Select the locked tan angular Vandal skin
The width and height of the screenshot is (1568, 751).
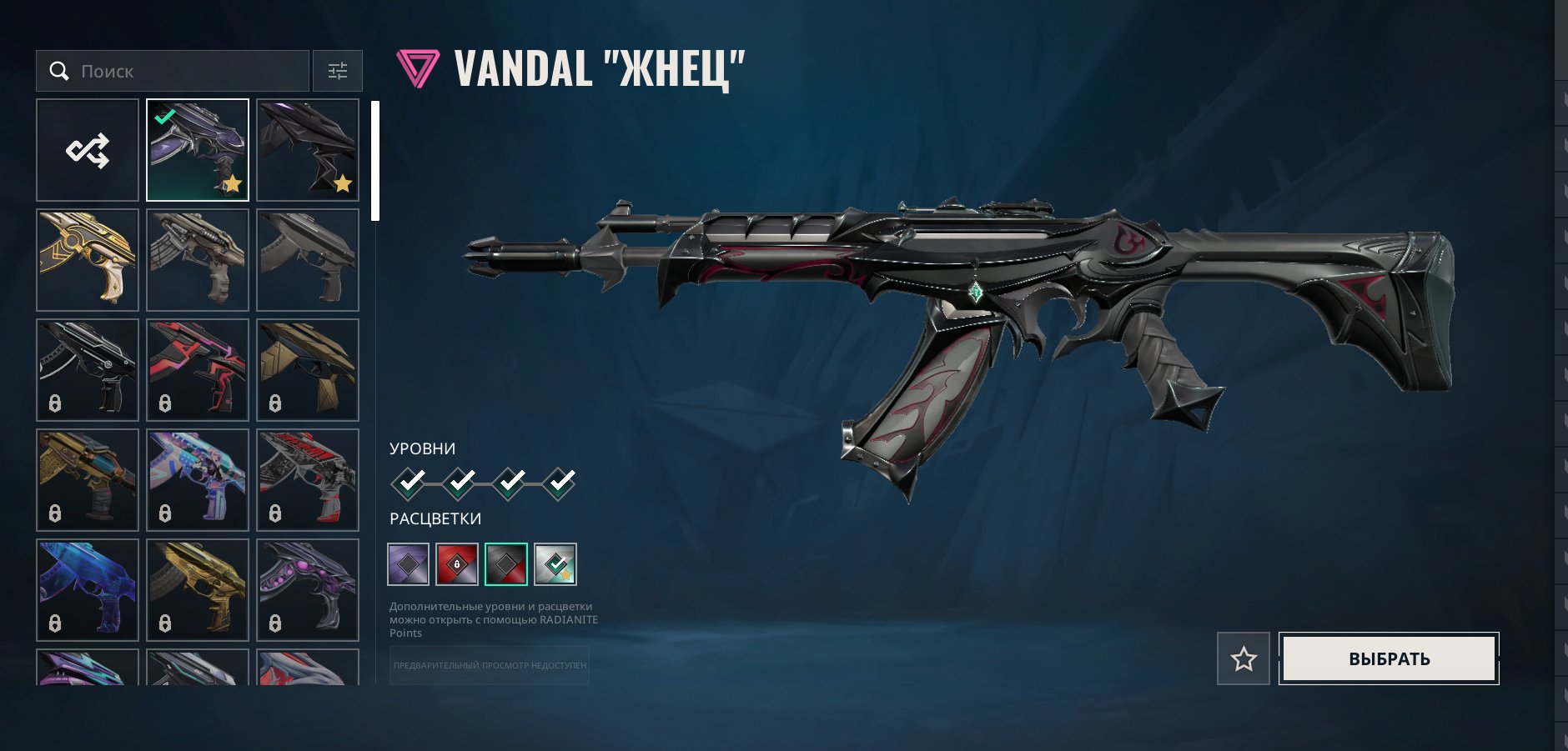308,370
